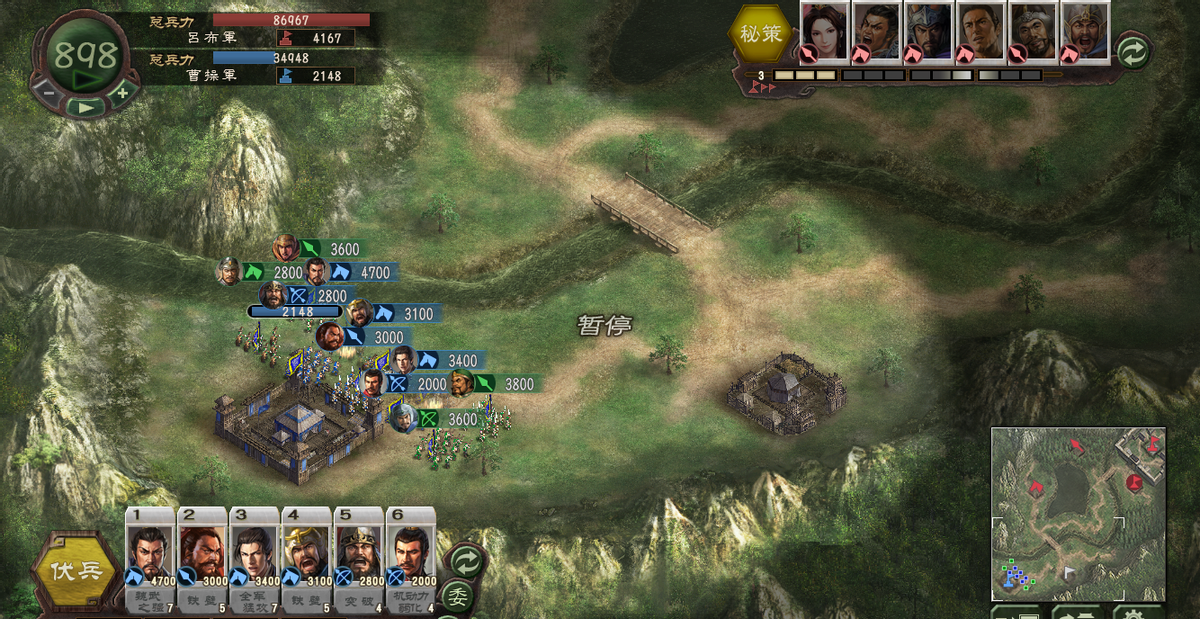Slow down game speed with minus button

[47, 93]
